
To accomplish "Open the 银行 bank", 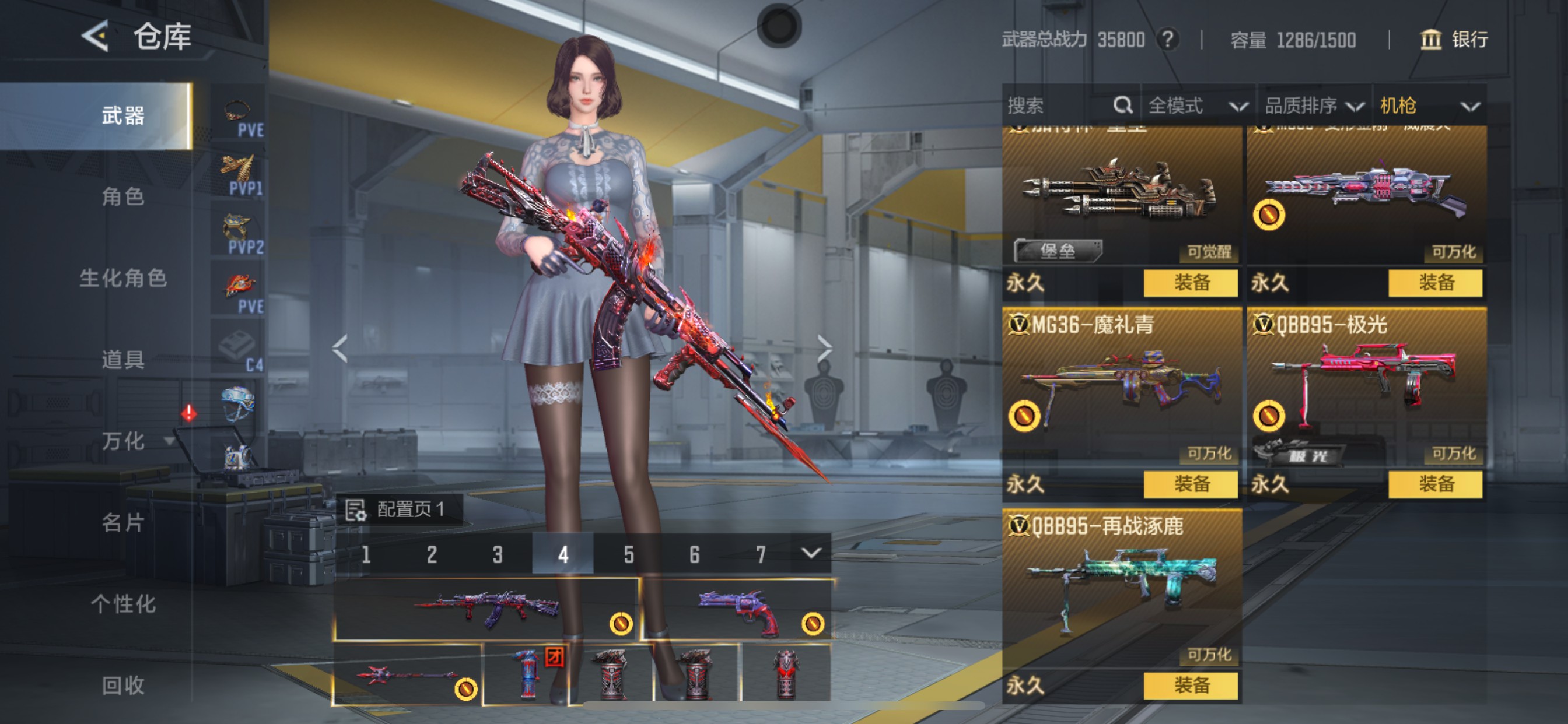I will [1455, 40].
